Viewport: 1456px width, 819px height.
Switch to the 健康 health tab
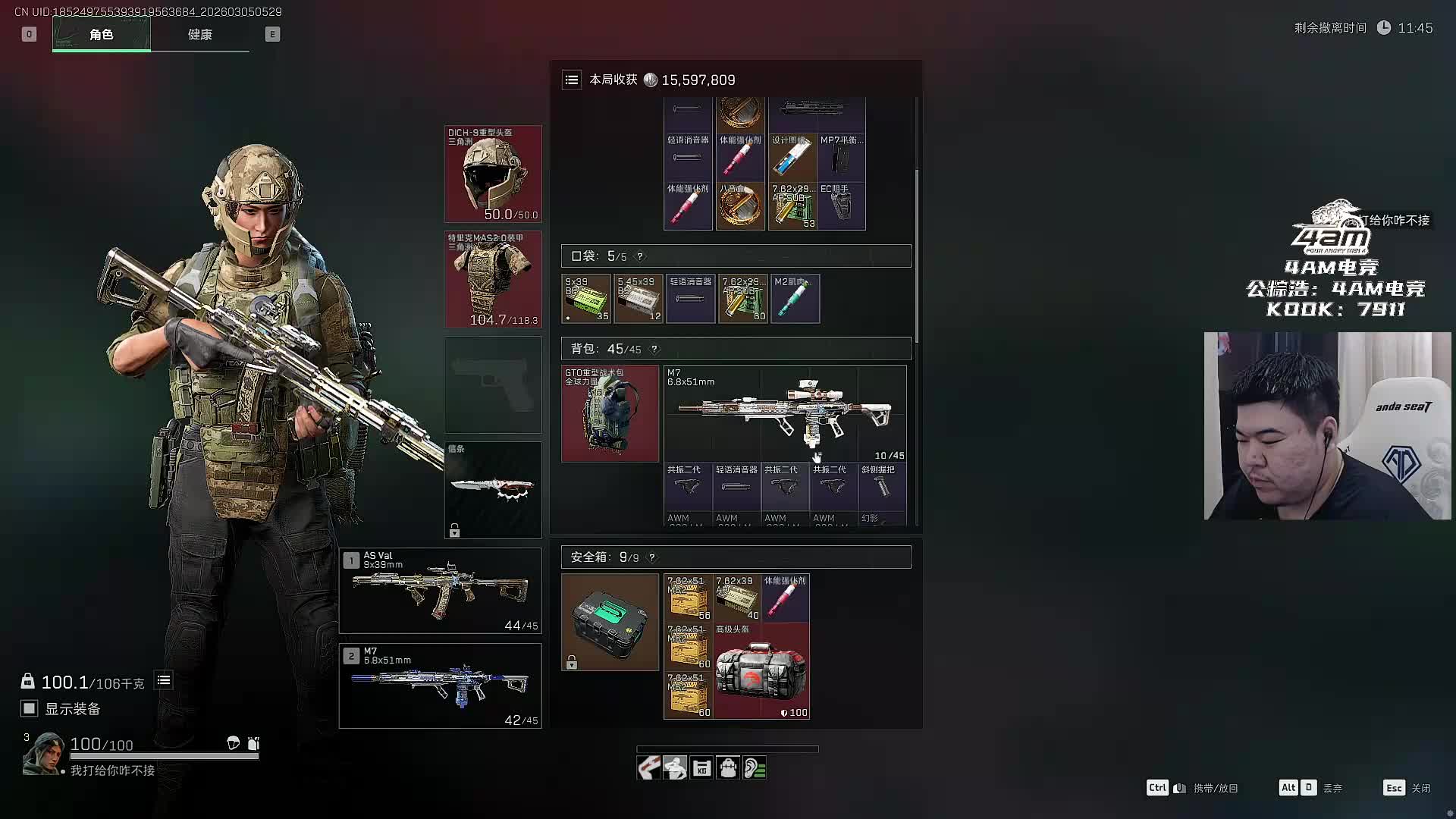pos(199,35)
